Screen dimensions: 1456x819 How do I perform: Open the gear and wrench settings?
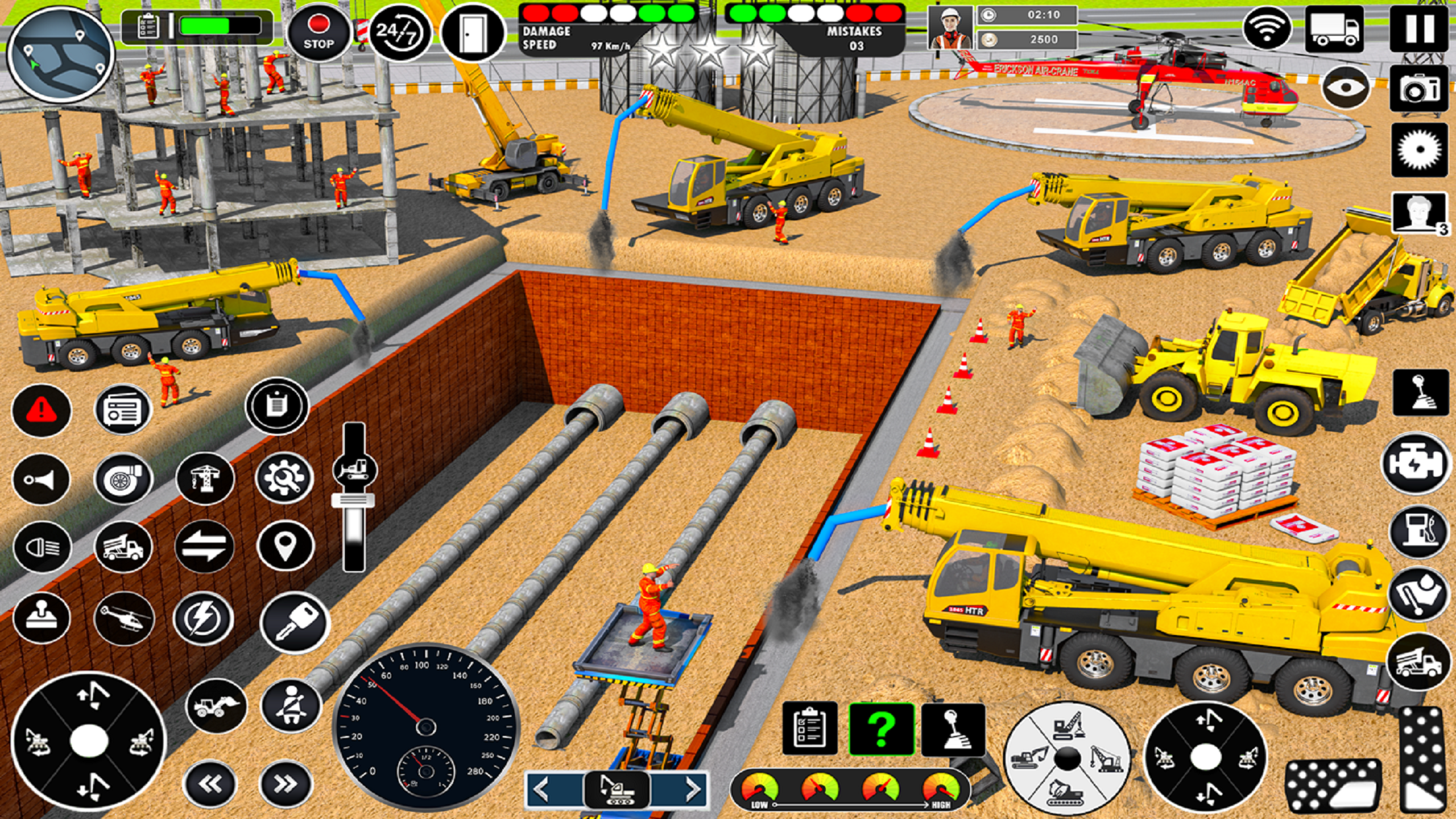tap(284, 477)
